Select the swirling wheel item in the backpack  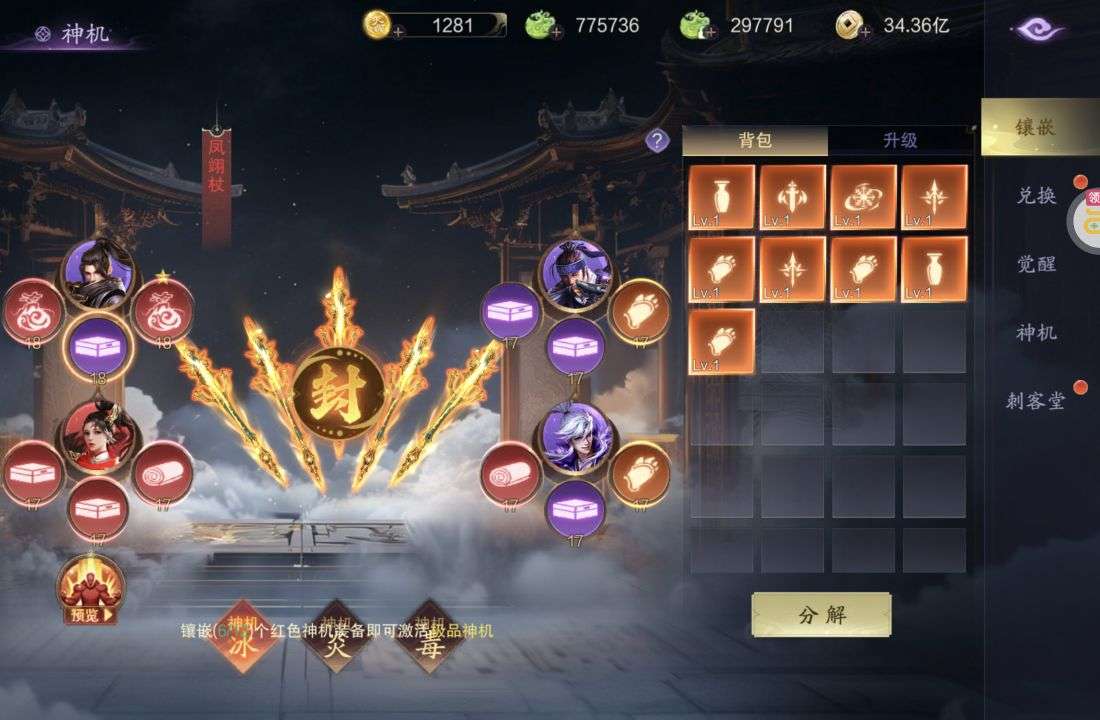point(864,197)
